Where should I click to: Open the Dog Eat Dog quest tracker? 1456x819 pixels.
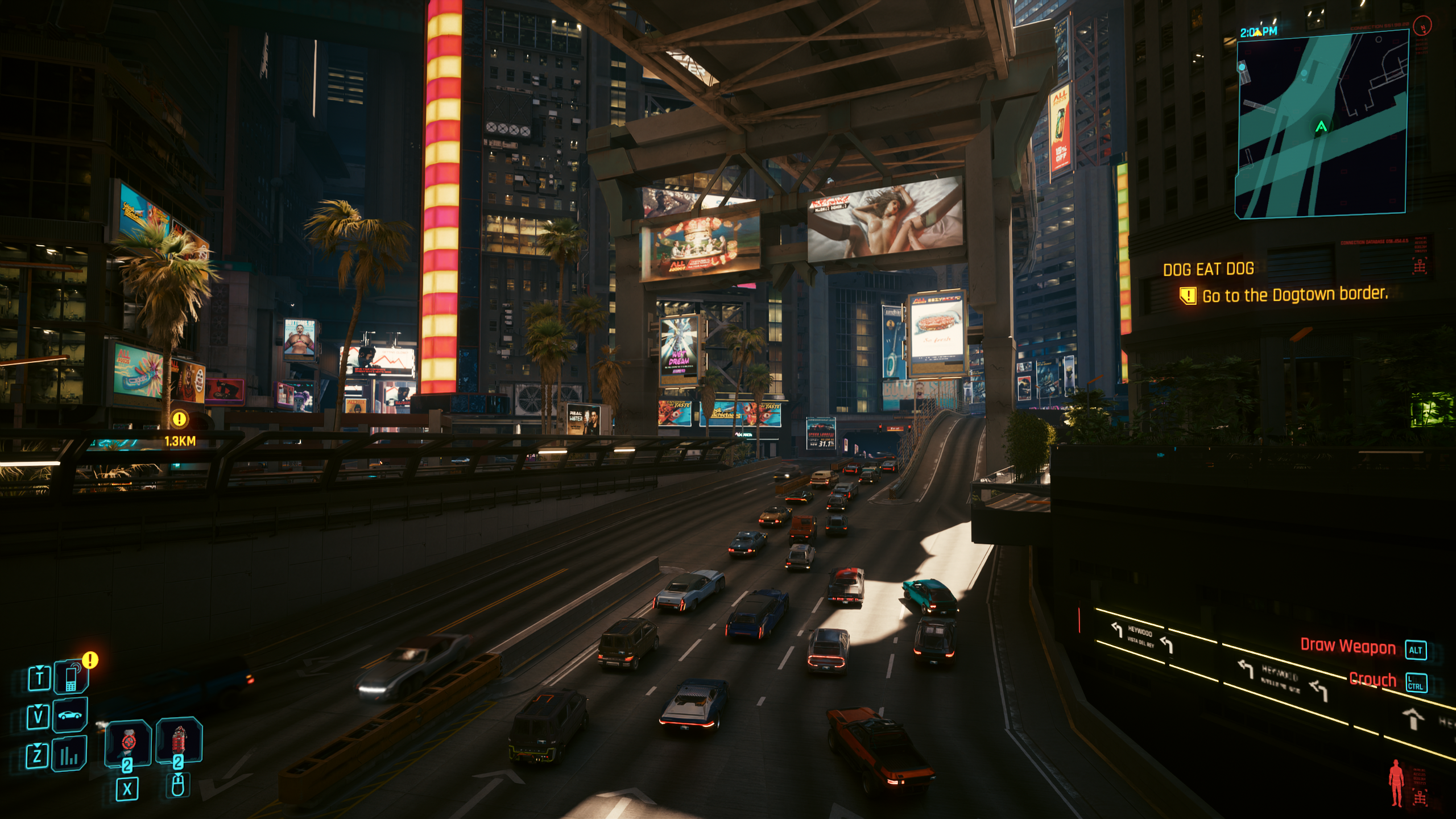coord(1208,269)
